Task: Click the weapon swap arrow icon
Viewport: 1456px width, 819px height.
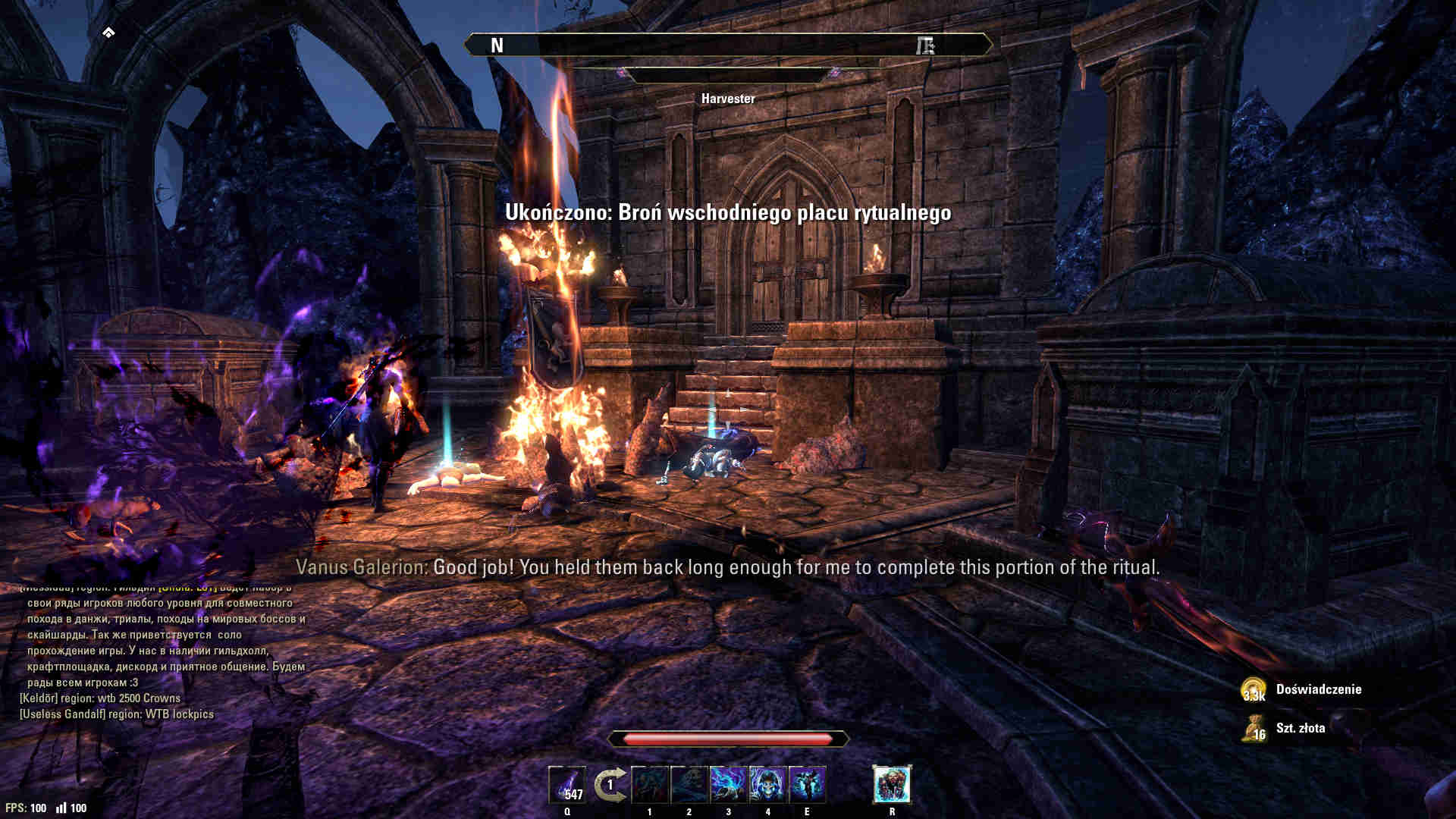Action: coord(609,785)
